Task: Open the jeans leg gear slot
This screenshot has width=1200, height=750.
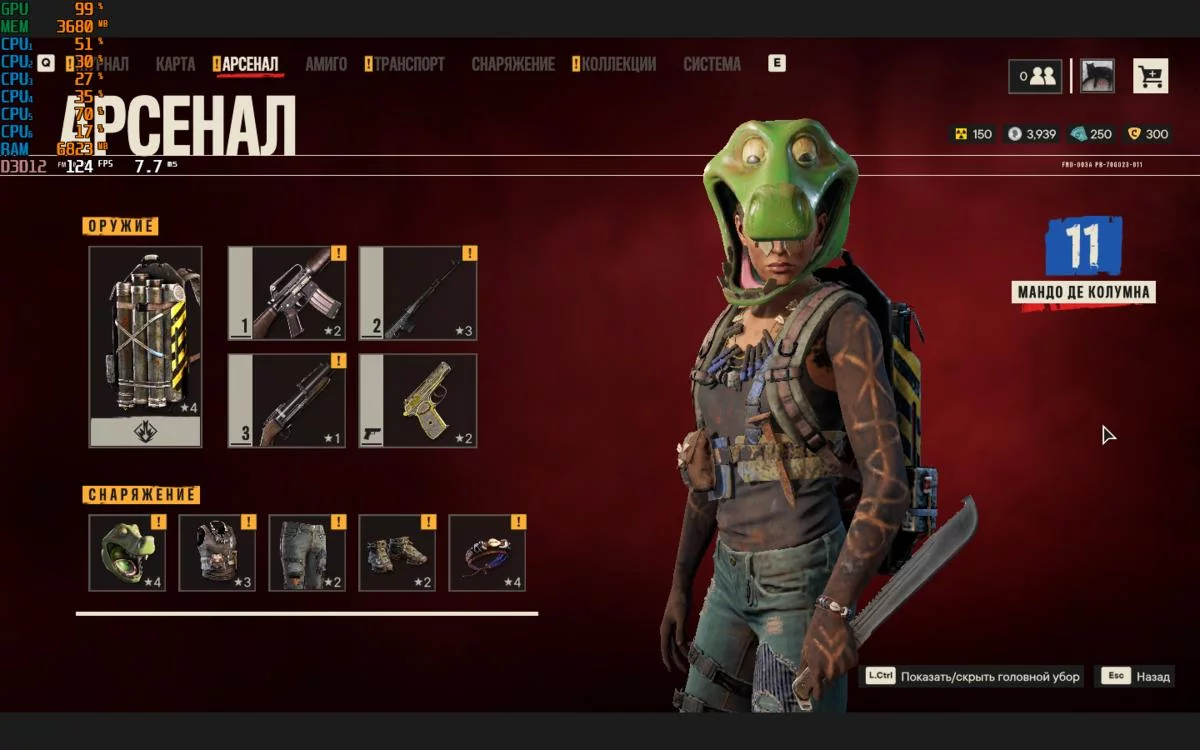Action: click(307, 553)
